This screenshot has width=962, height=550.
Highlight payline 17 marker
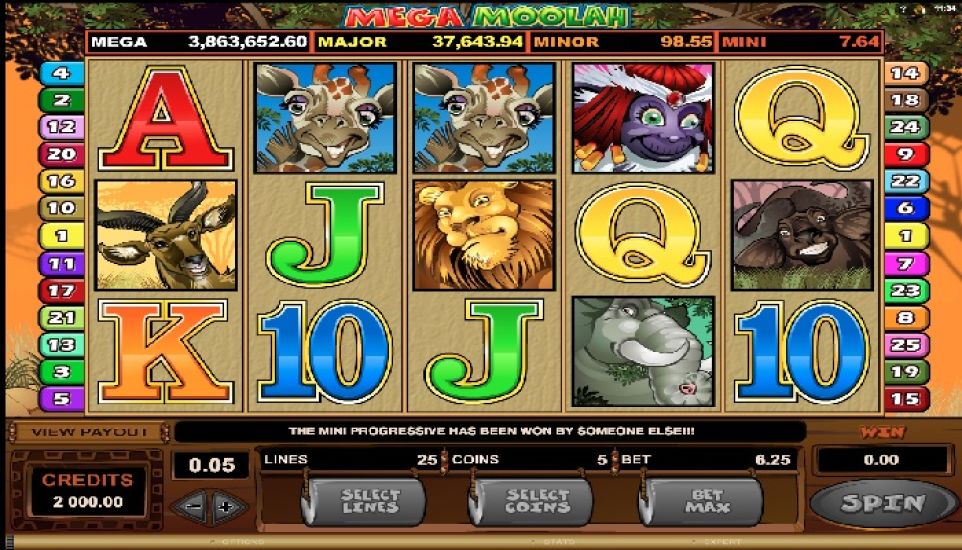click(61, 291)
